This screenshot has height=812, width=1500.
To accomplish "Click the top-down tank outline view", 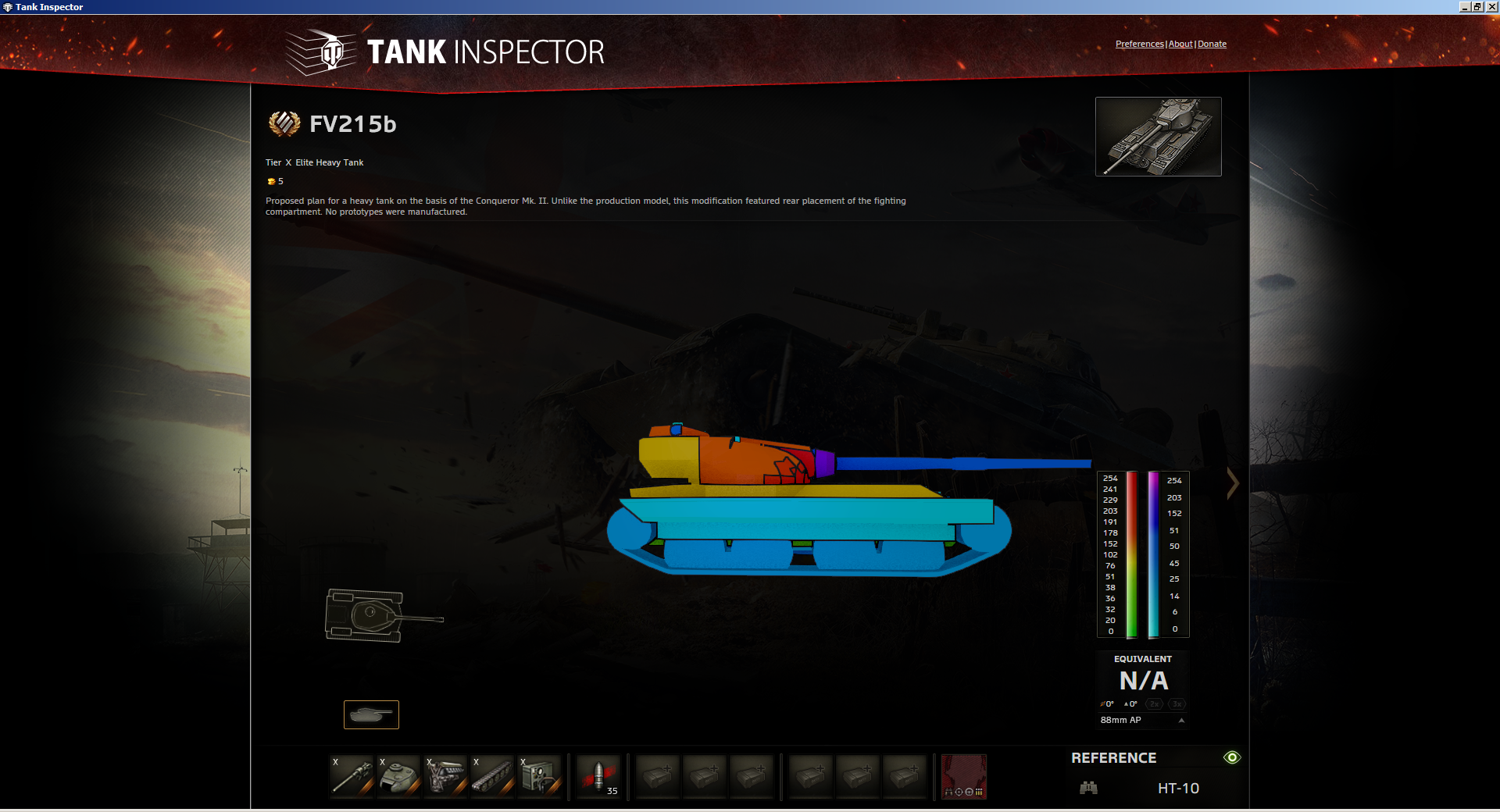I will click(x=383, y=616).
